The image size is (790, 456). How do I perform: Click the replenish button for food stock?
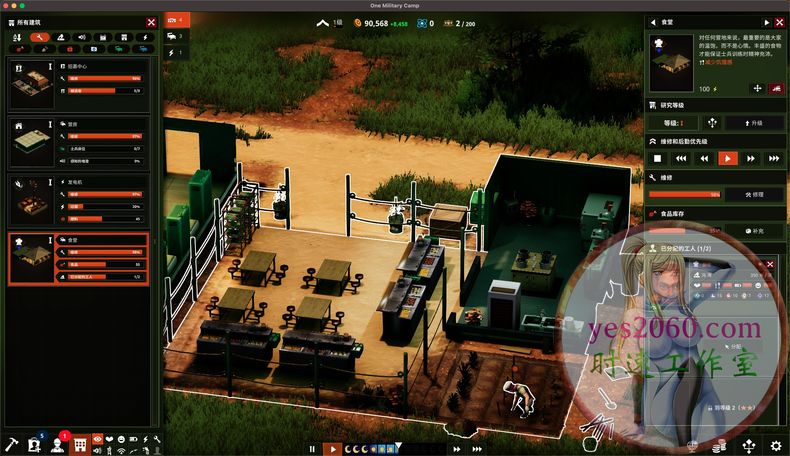coord(754,230)
